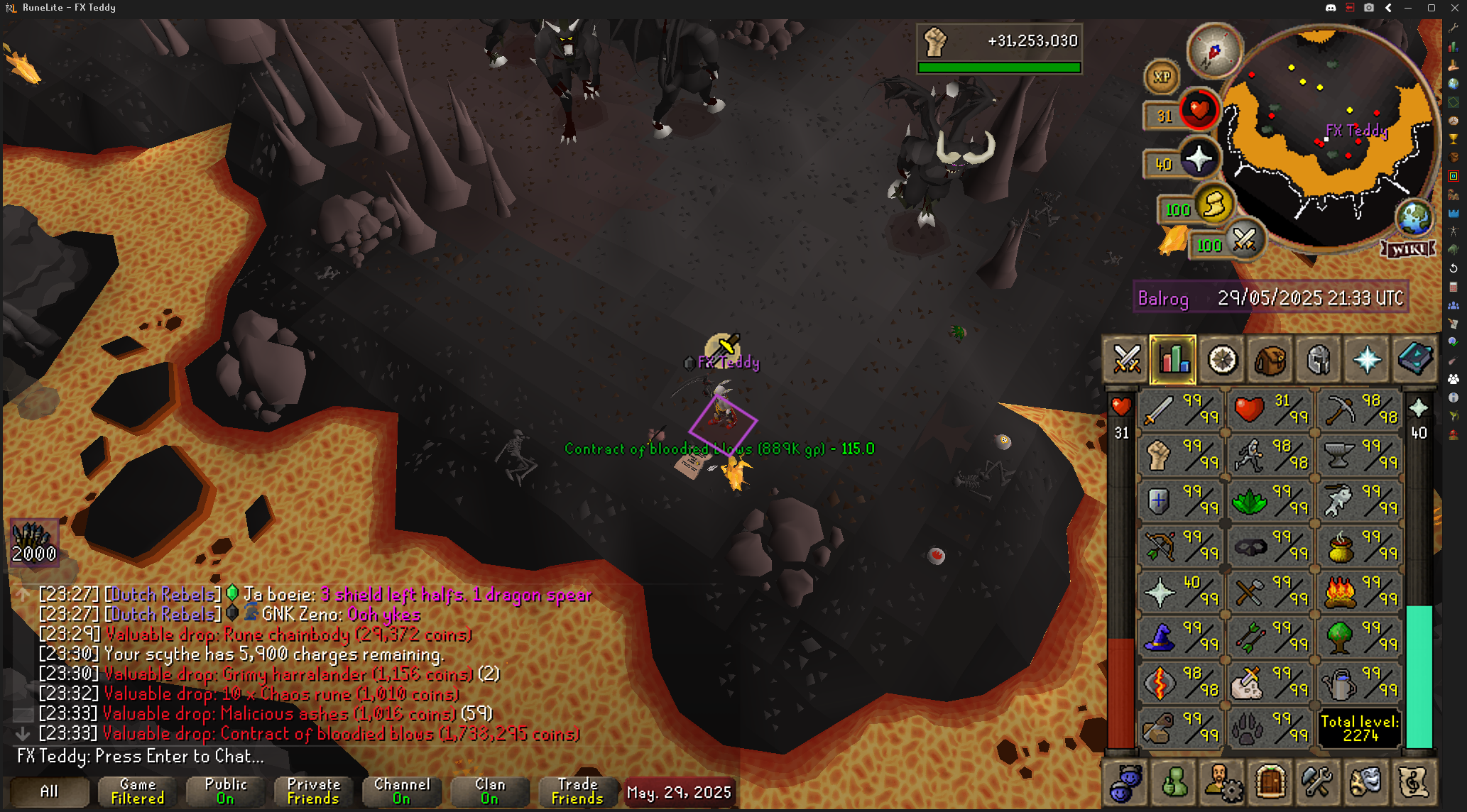Toggle run energy orb

(1213, 205)
